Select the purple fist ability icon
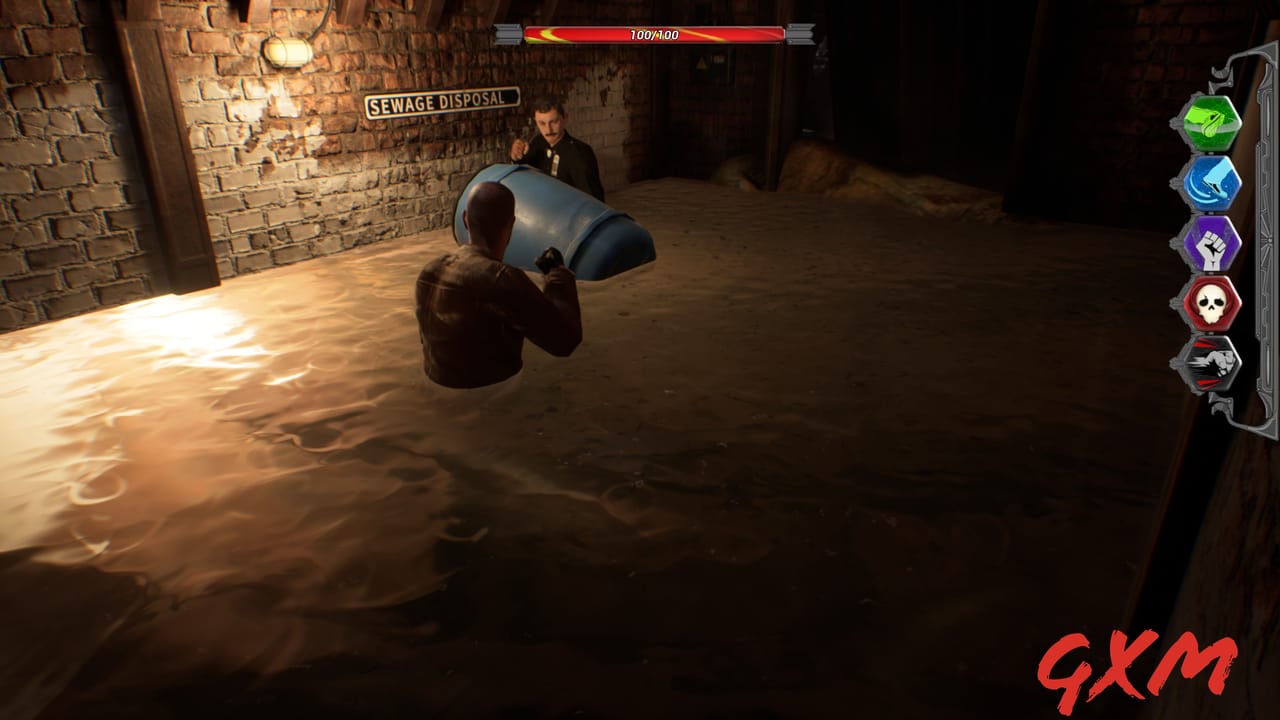Viewport: 1280px width, 720px height. pos(1213,242)
